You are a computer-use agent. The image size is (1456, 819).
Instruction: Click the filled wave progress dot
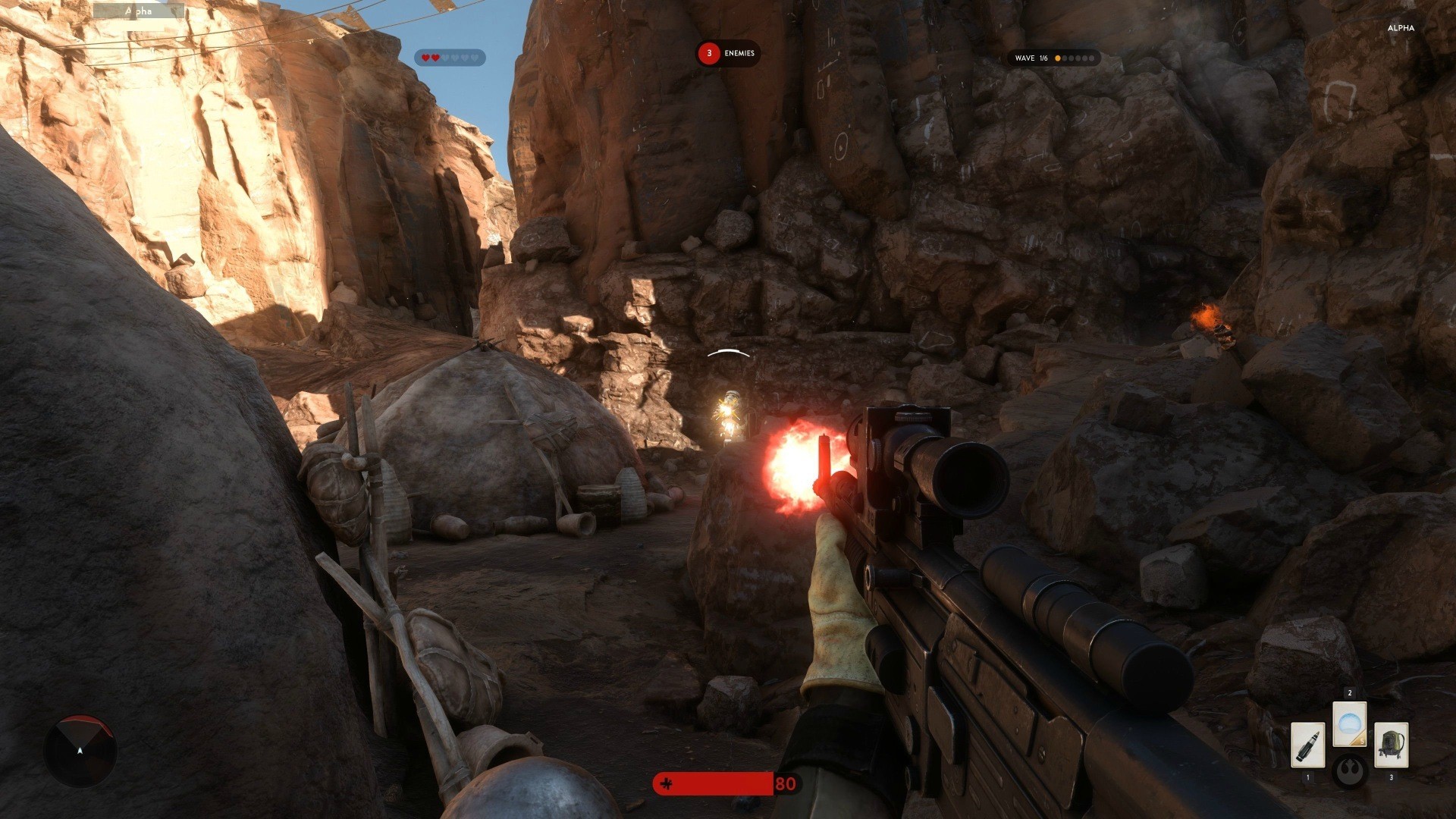tap(1058, 58)
